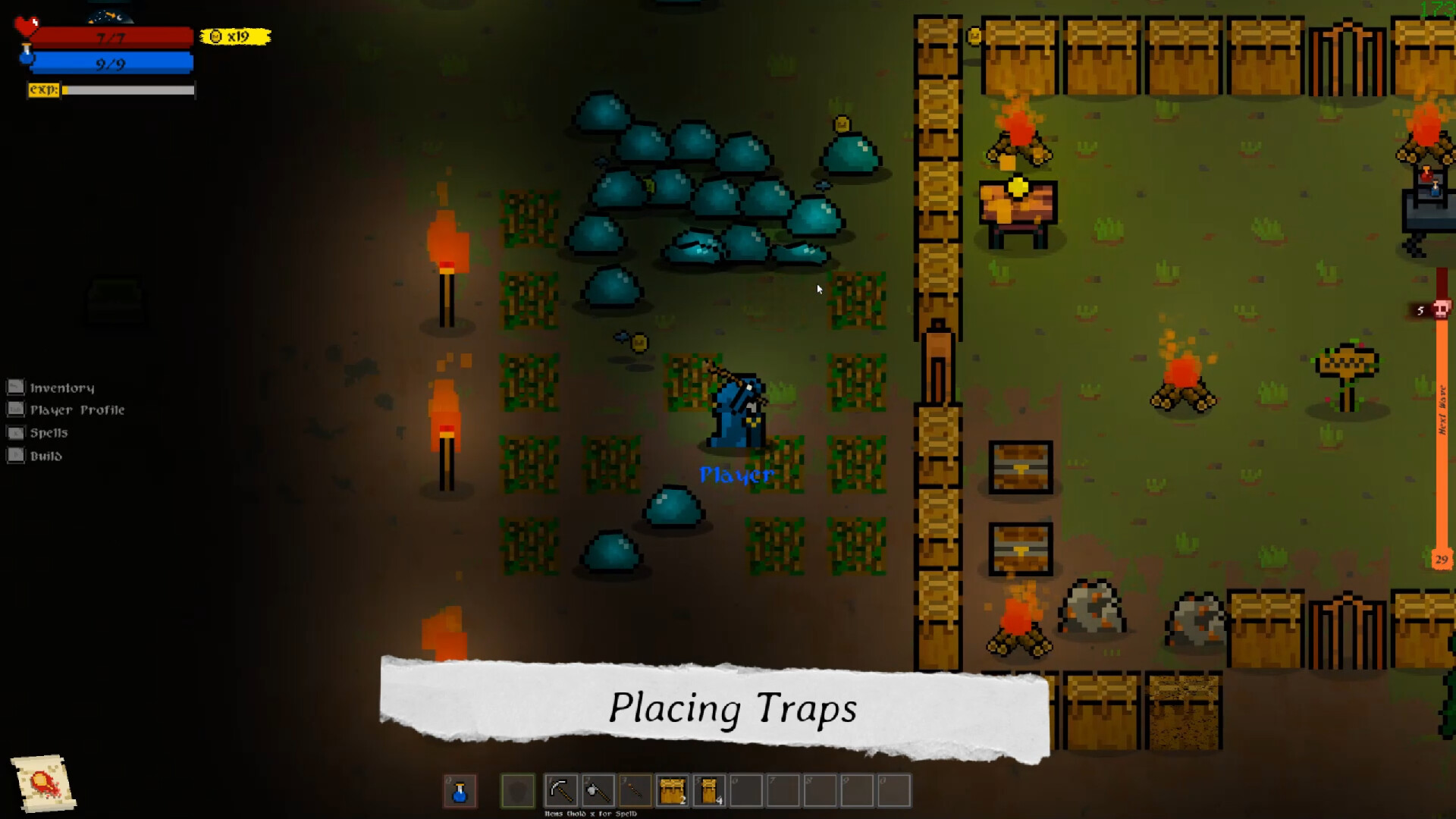This screenshot has height=819, width=1456.
Task: Select the axe in hotbar slot 2
Action: click(598, 790)
